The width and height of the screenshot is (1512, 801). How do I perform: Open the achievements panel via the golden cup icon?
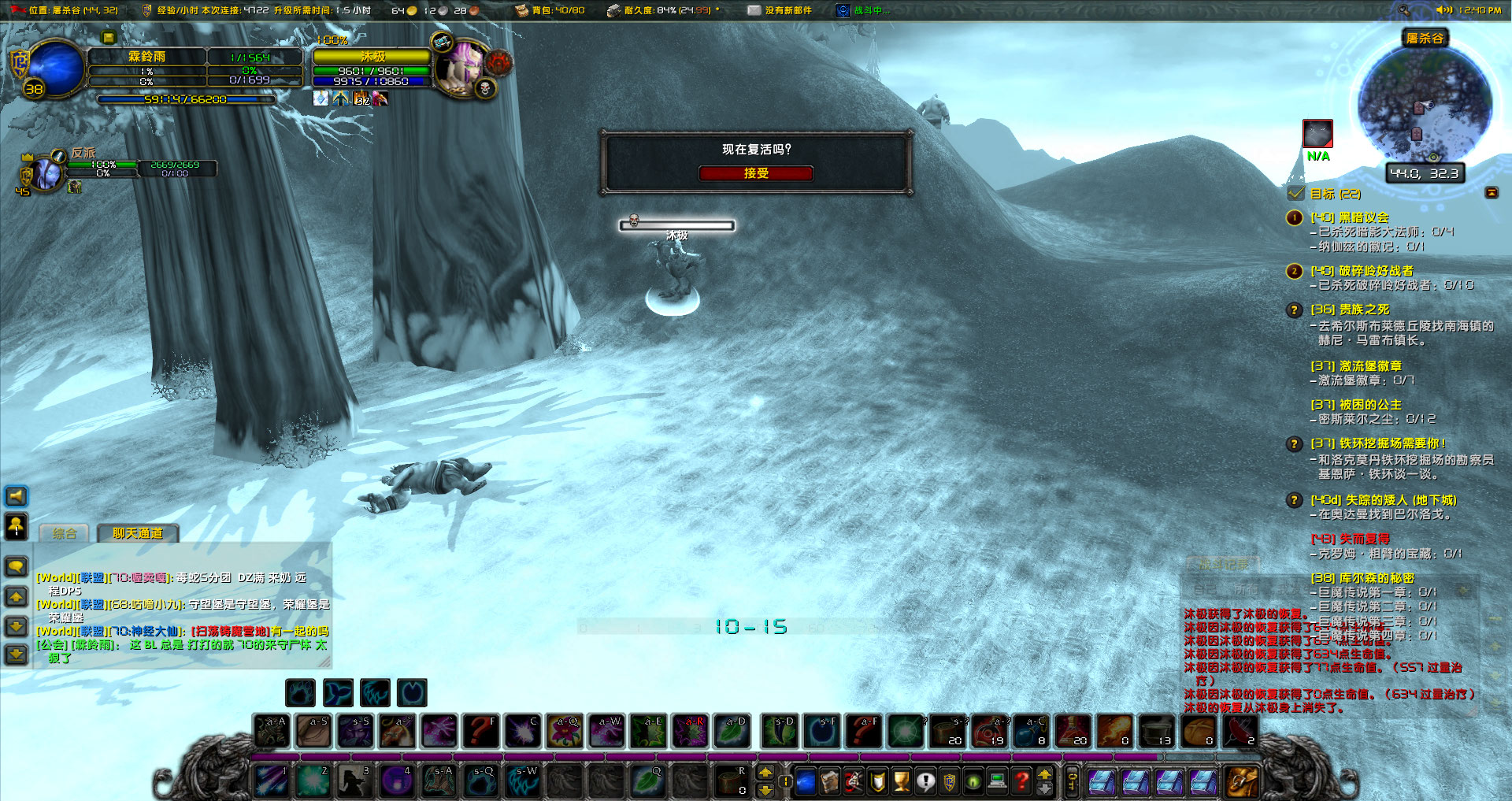[902, 783]
